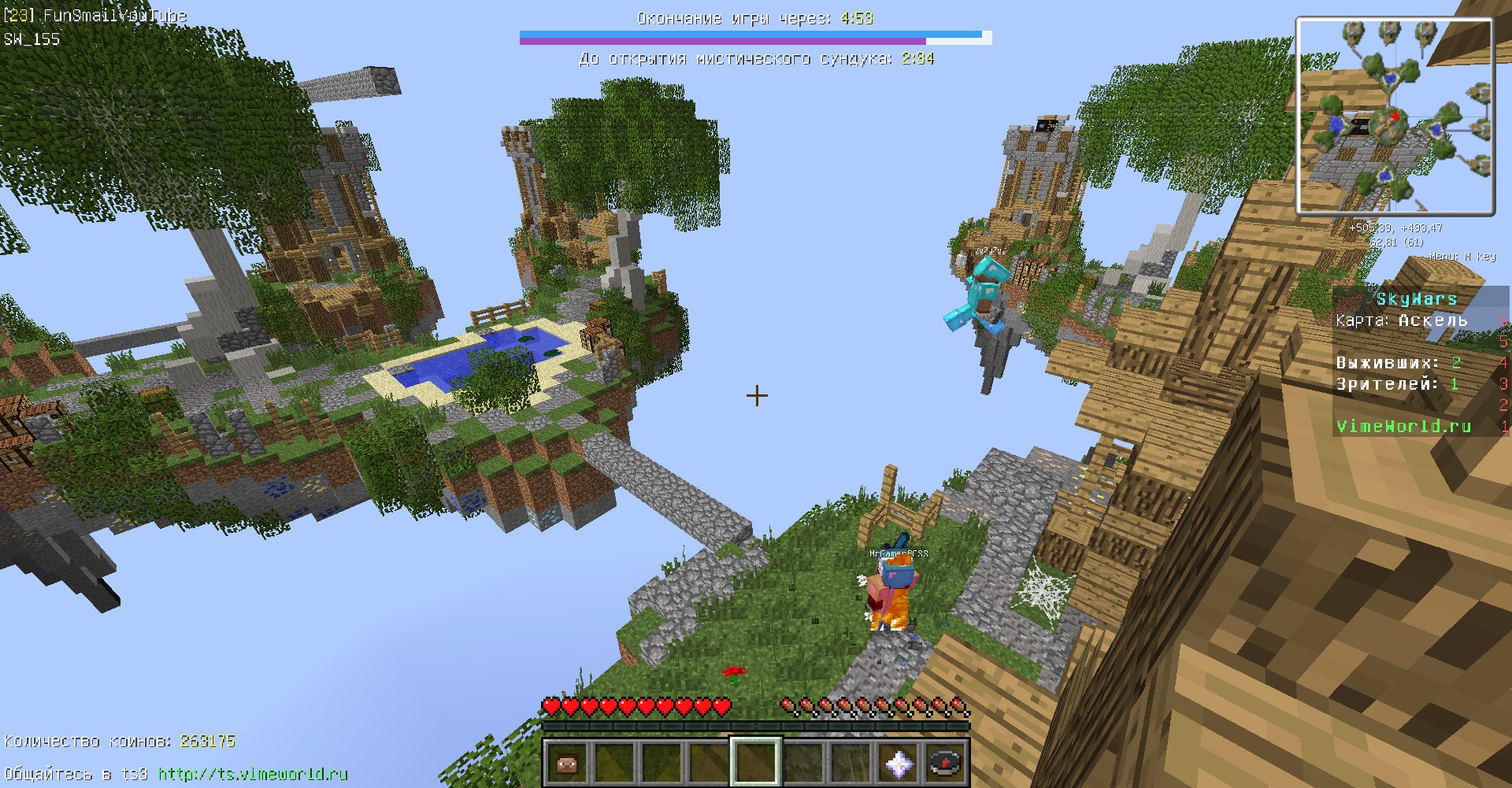Click the SkyWars scoreboard panel
The height and width of the screenshot is (788, 1512).
[1417, 362]
